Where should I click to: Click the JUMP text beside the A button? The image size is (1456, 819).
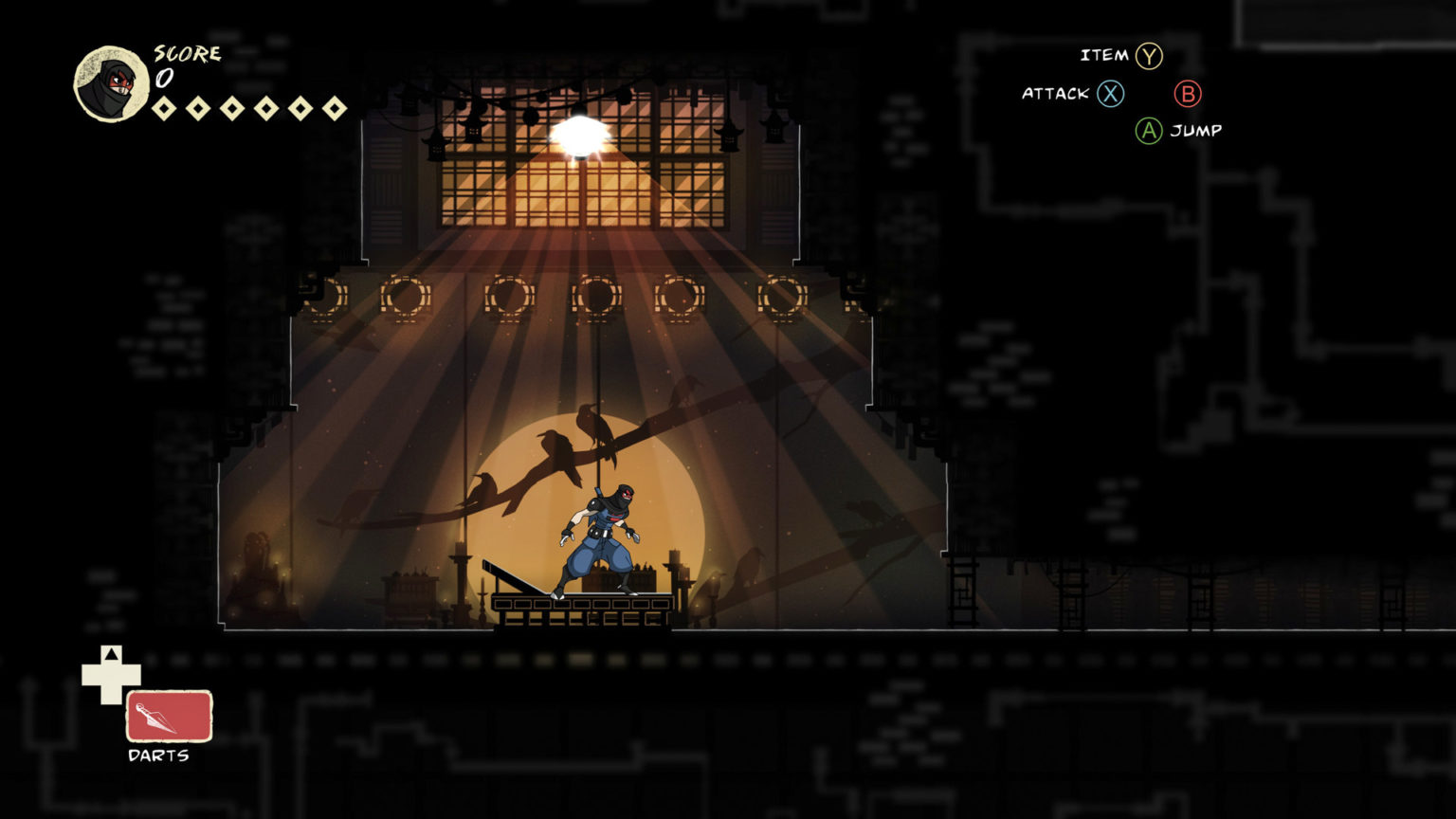[1197, 131]
